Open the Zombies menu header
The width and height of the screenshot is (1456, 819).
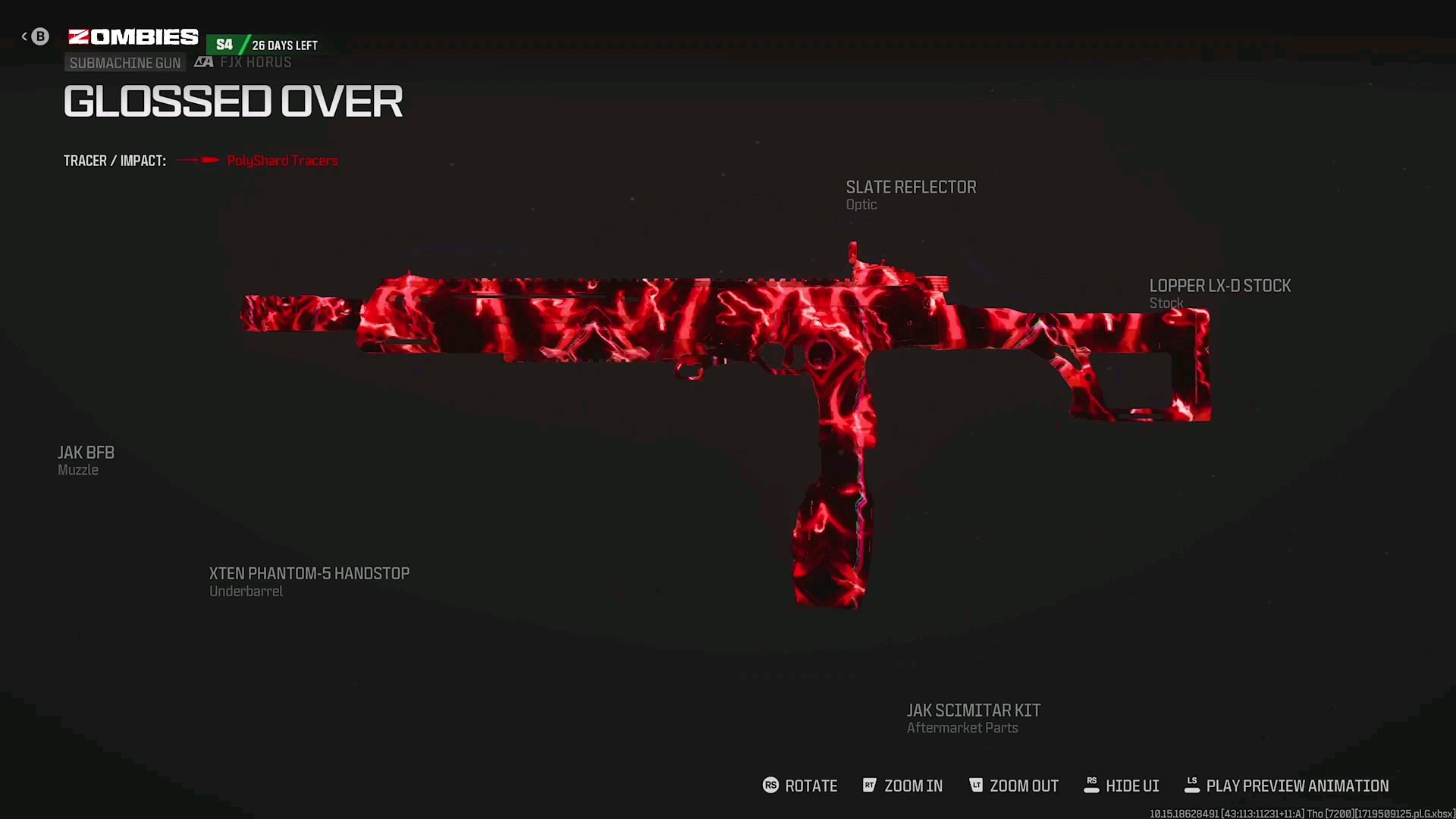133,35
